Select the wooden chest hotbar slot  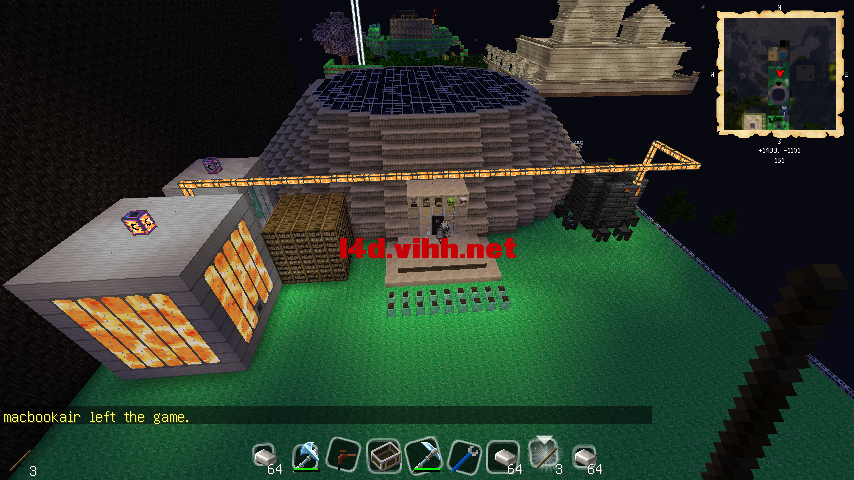coord(384,456)
